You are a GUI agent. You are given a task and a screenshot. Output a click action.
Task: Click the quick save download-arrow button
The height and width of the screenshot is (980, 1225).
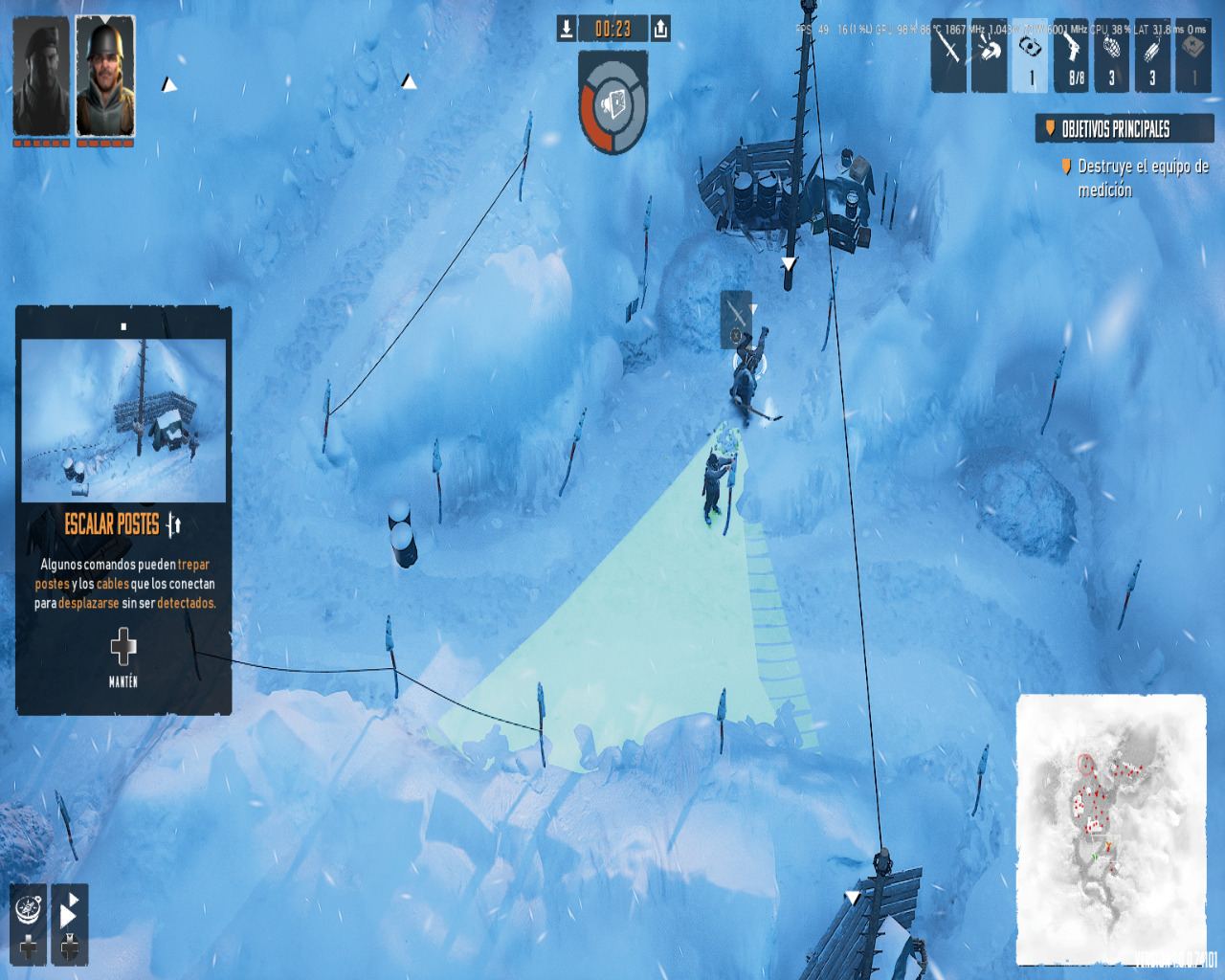point(567,29)
